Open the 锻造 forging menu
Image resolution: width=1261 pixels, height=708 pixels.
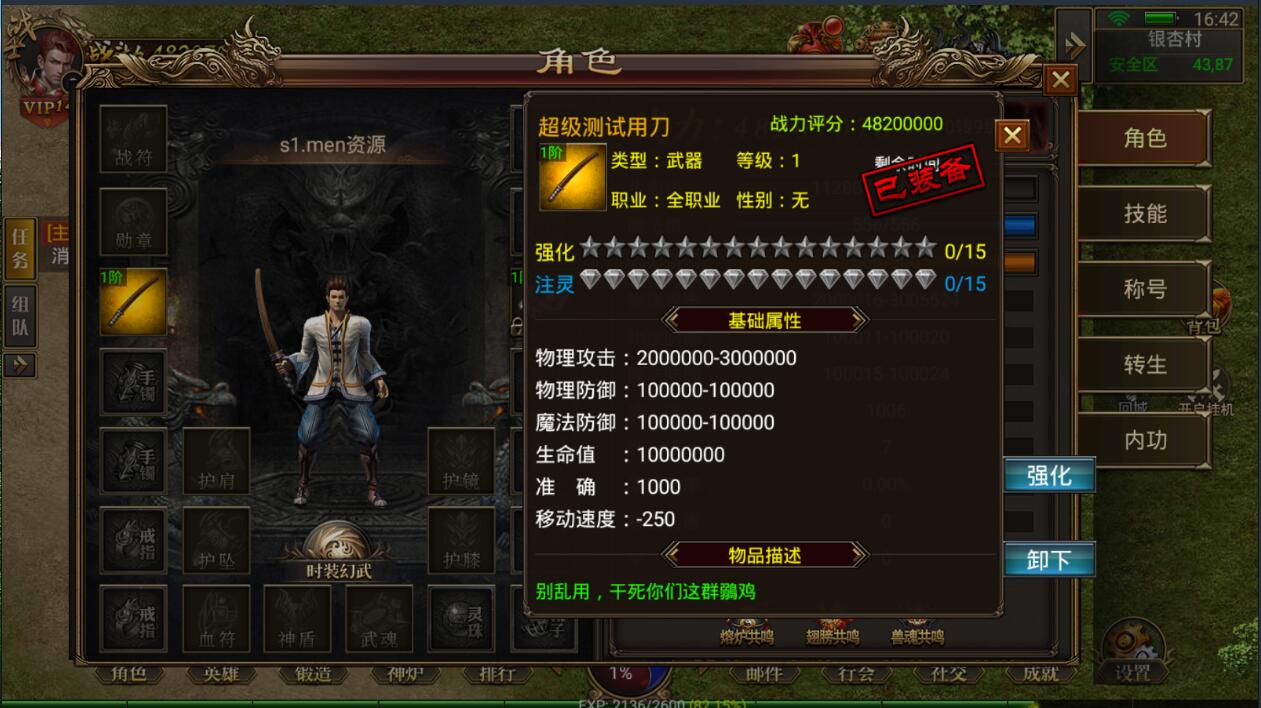tap(313, 675)
